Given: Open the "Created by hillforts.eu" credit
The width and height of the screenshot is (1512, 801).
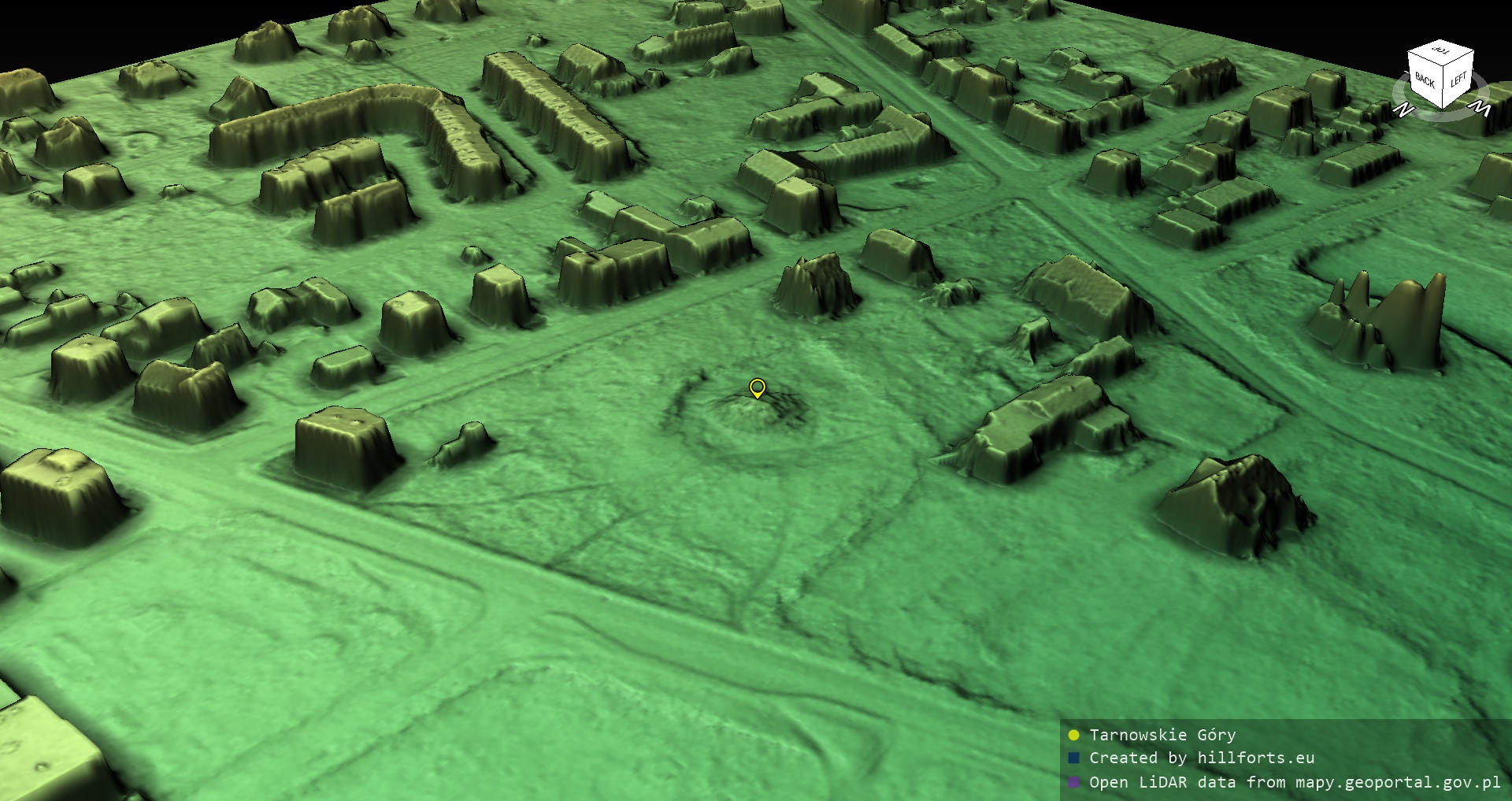Looking at the screenshot, I should 1201,758.
